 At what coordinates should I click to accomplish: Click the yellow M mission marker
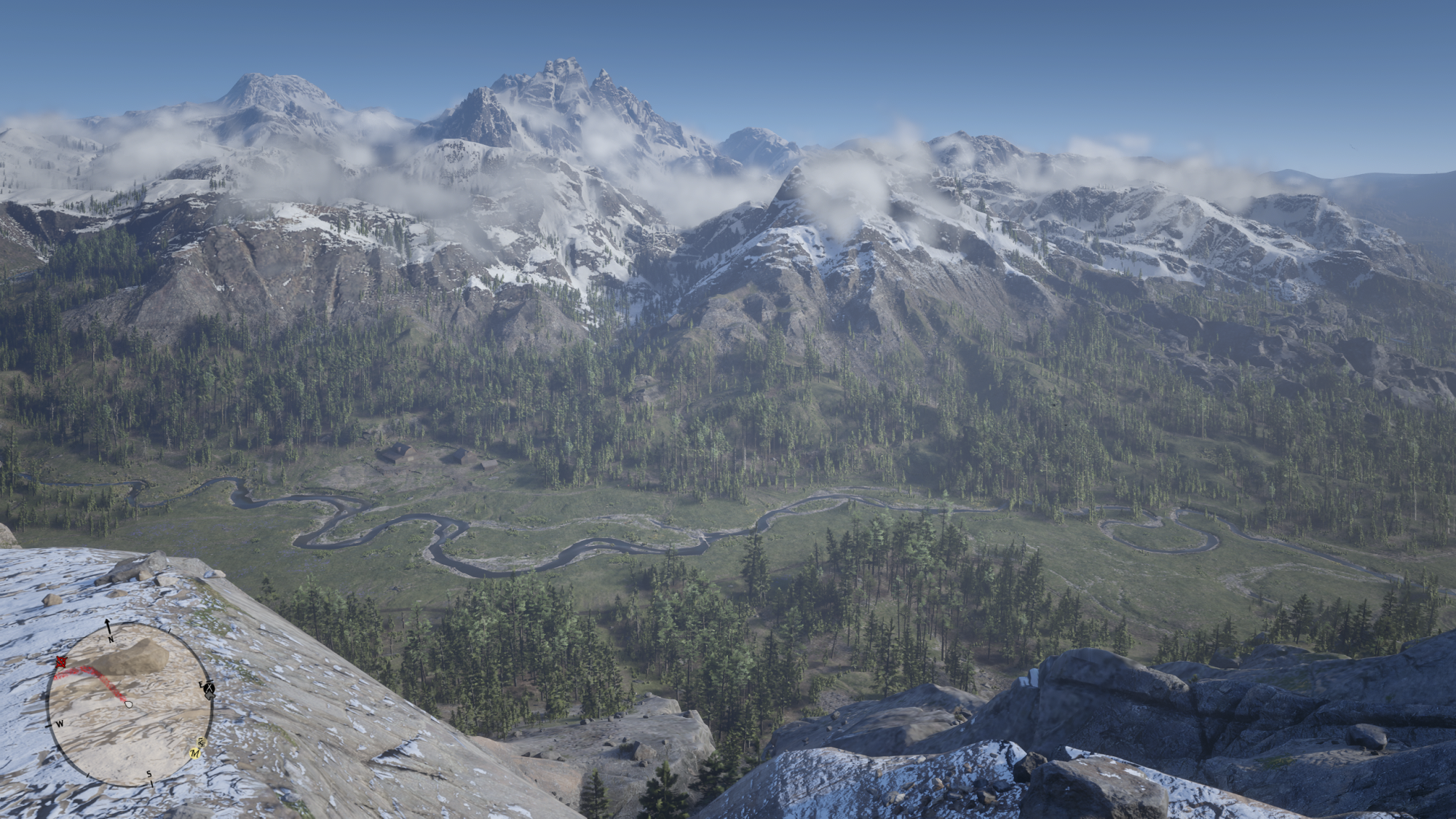[x=195, y=753]
